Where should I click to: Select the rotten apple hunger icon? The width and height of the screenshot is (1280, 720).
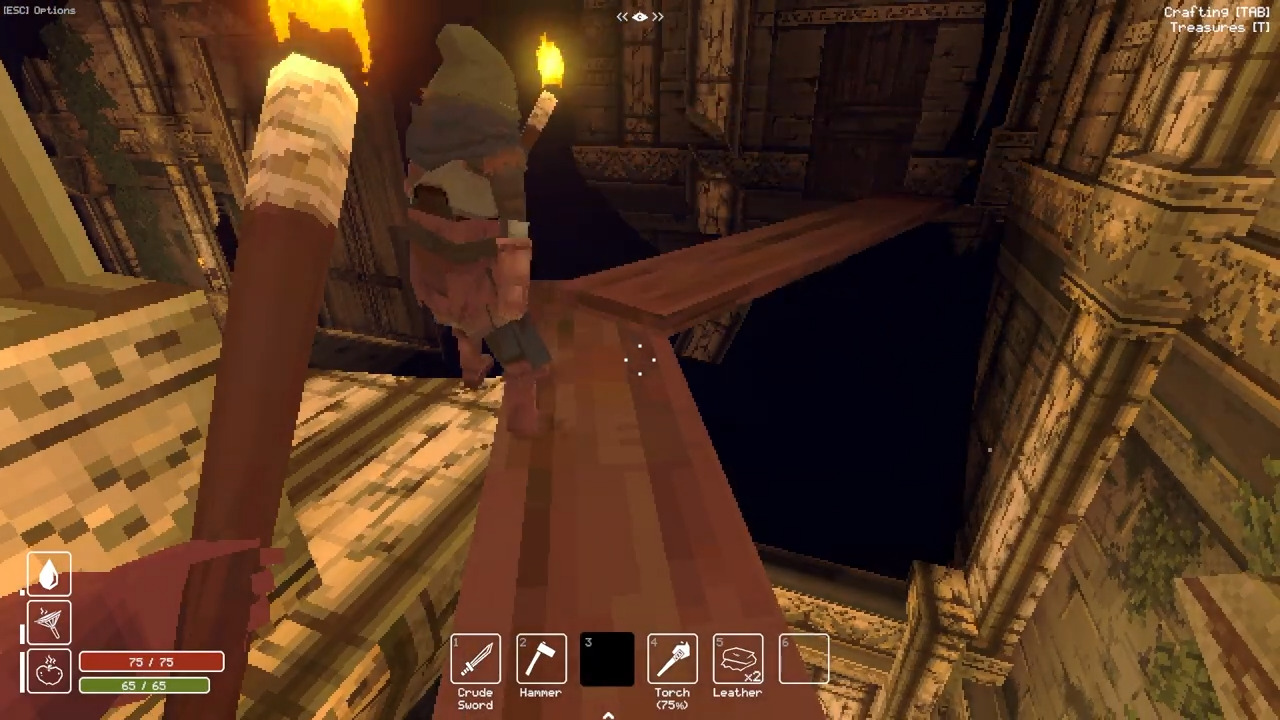[x=49, y=671]
